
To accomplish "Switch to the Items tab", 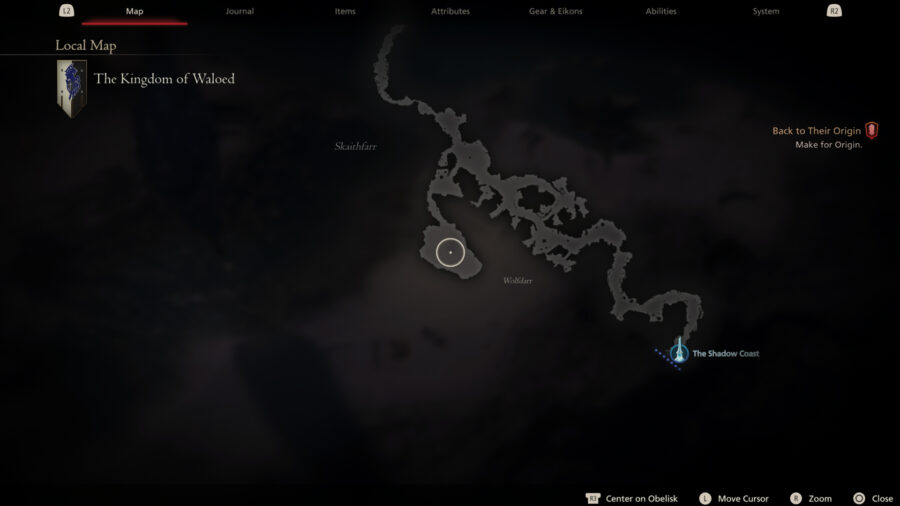I will pos(345,11).
